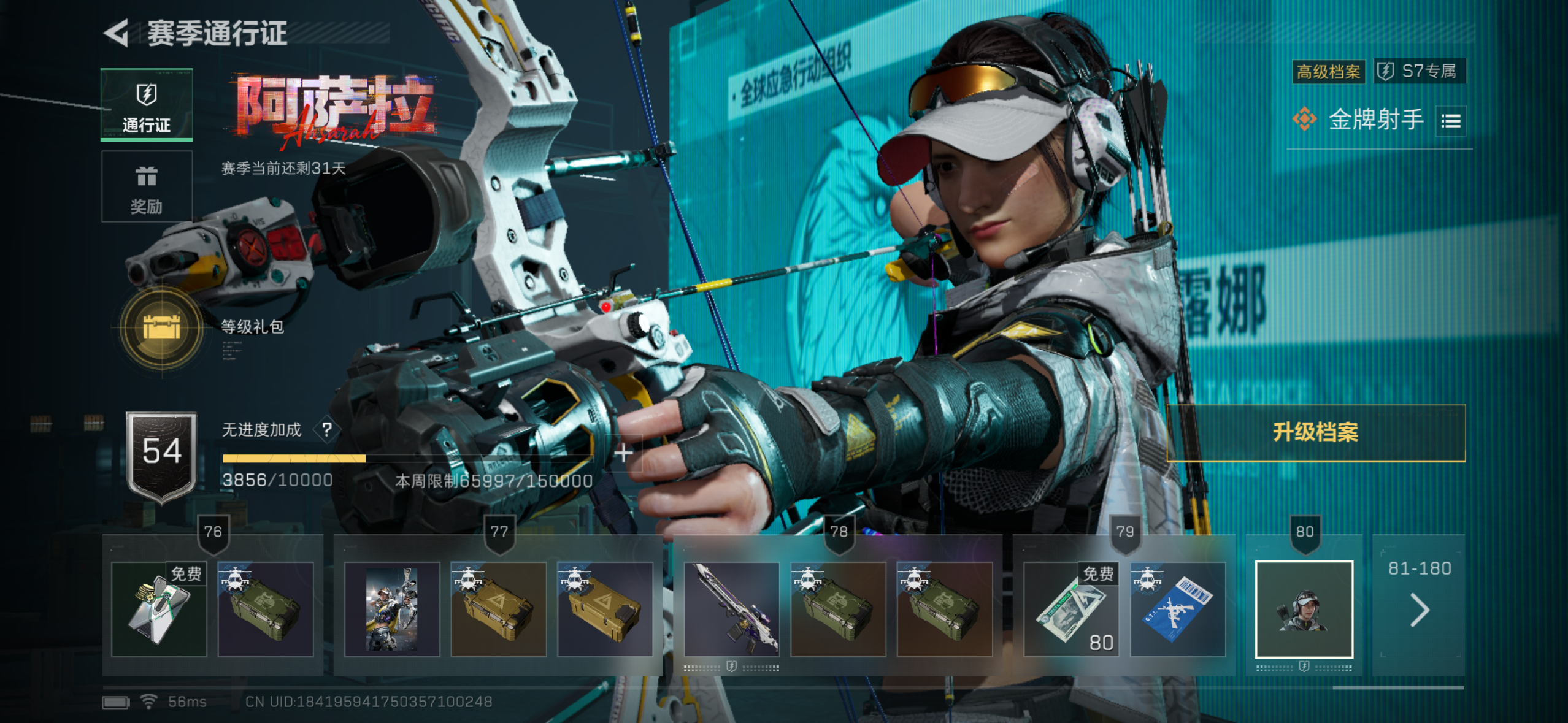Select the blue weapon voucher reward
Image resolution: width=1568 pixels, height=723 pixels.
[1178, 609]
